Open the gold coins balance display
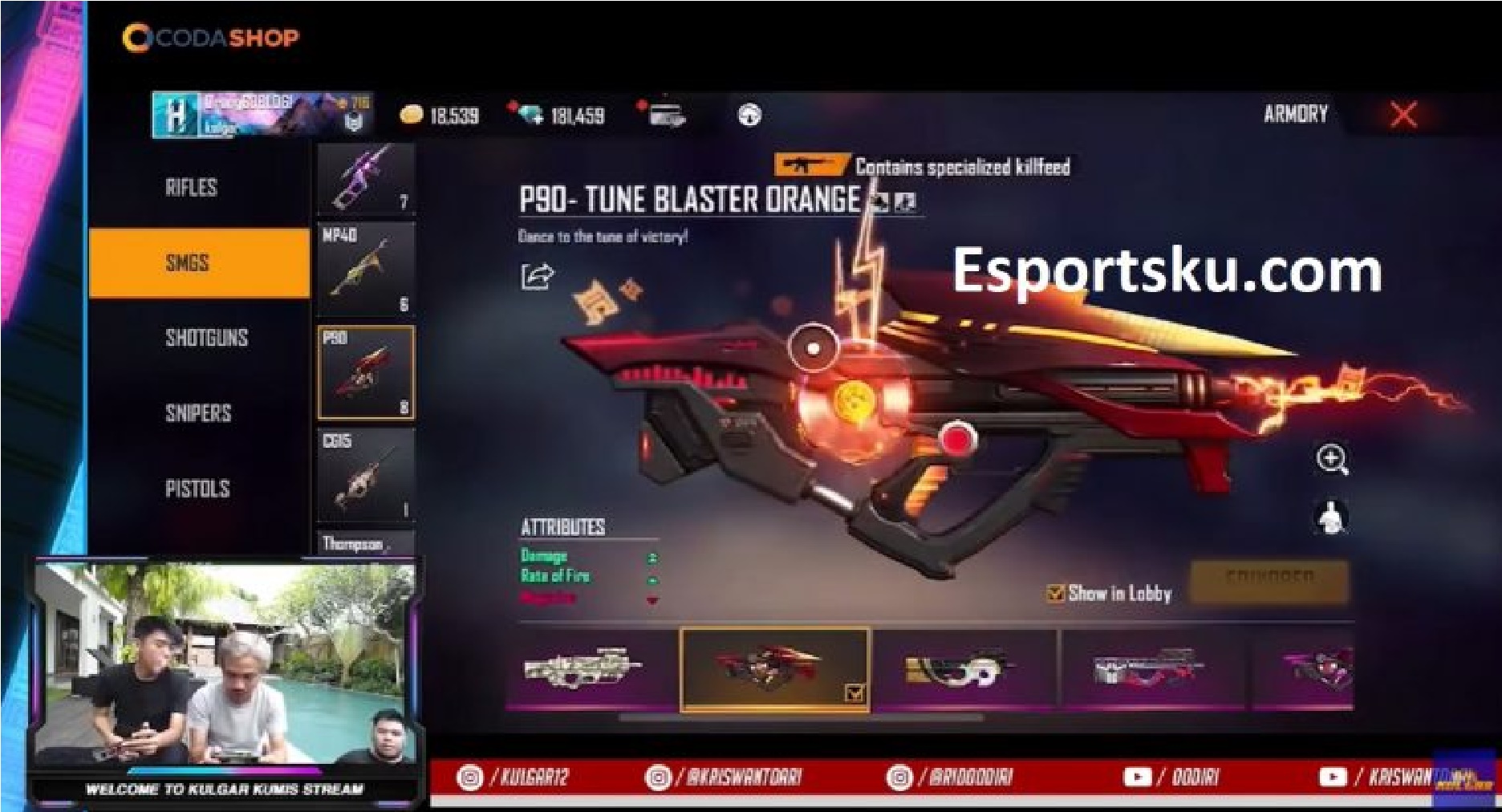The image size is (1502, 812). click(x=437, y=116)
